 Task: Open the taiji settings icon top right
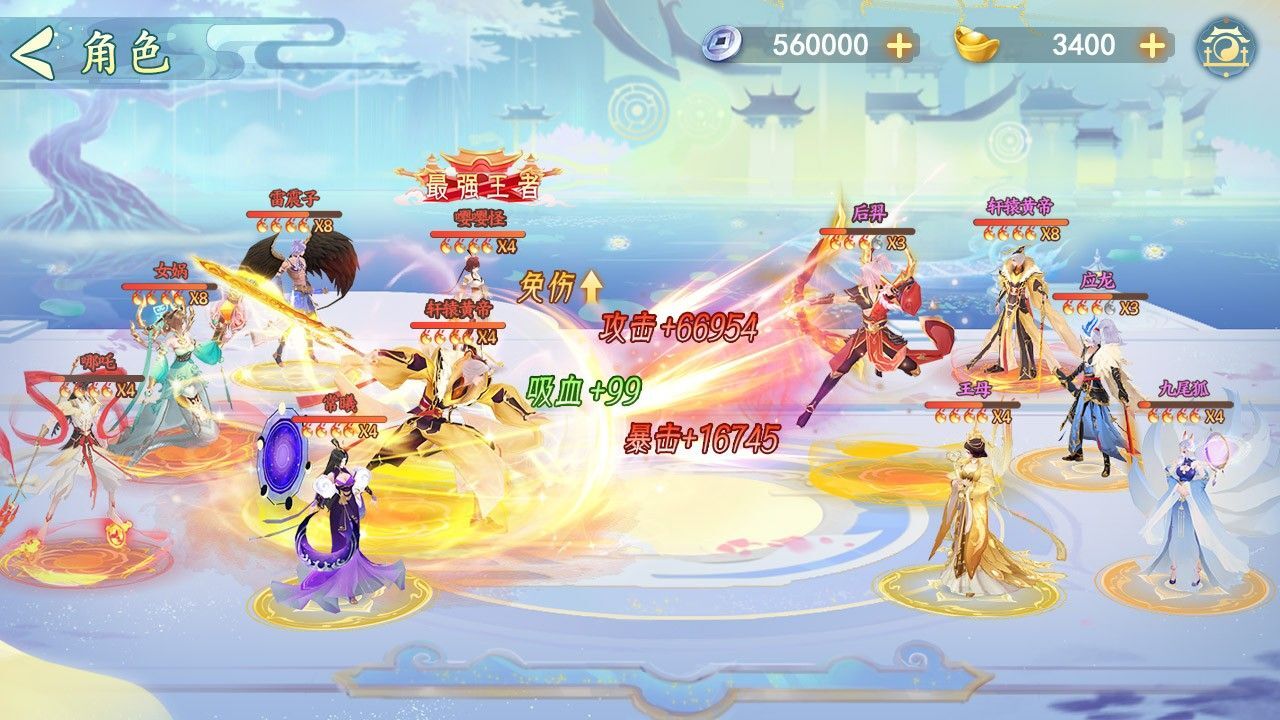(x=1228, y=47)
